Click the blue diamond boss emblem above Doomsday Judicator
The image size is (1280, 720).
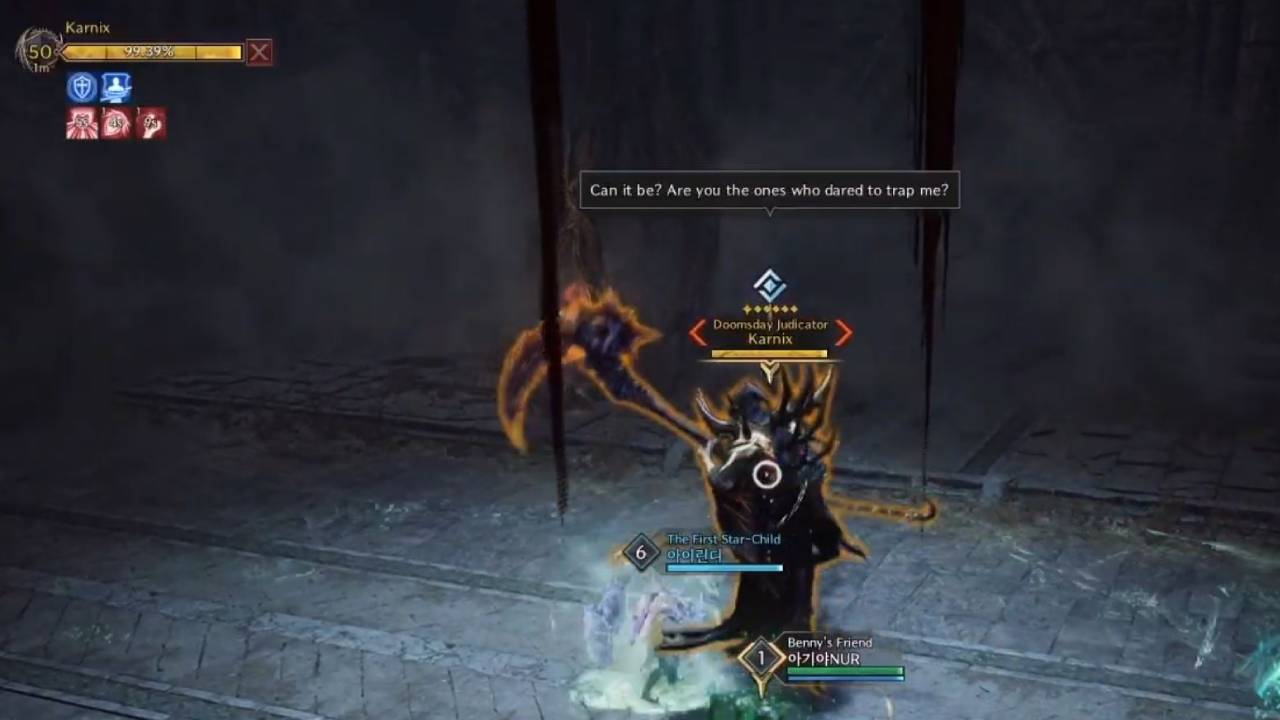click(768, 285)
